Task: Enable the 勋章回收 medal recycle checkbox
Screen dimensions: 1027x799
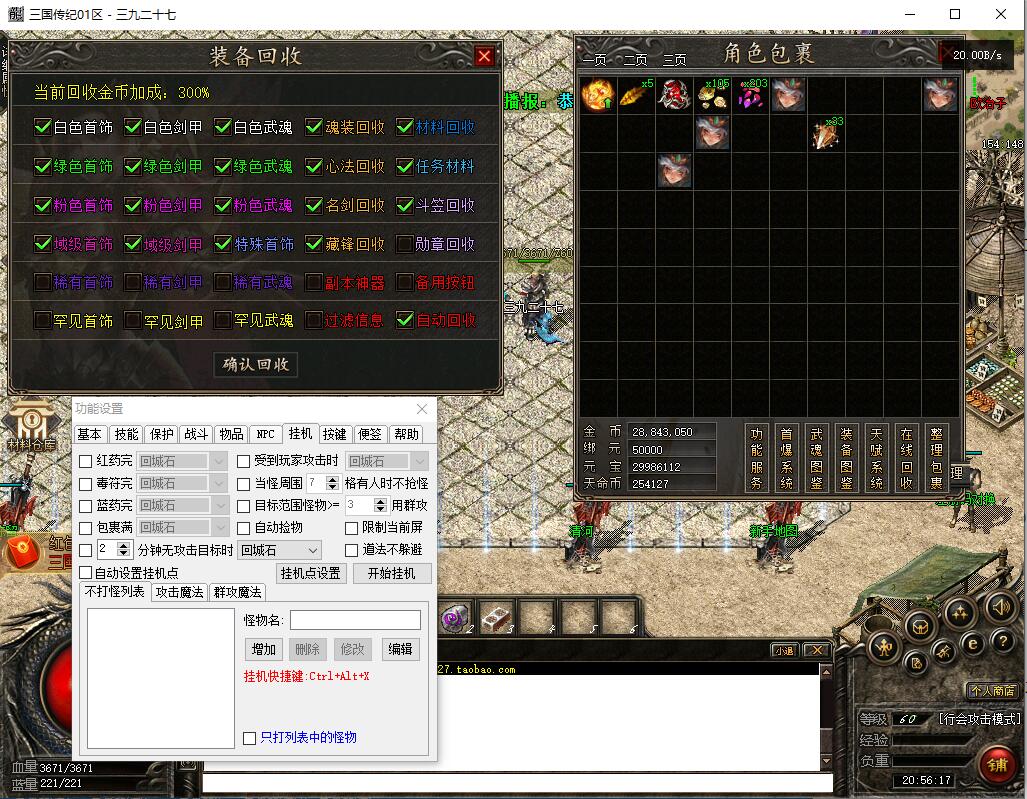Action: [x=405, y=243]
